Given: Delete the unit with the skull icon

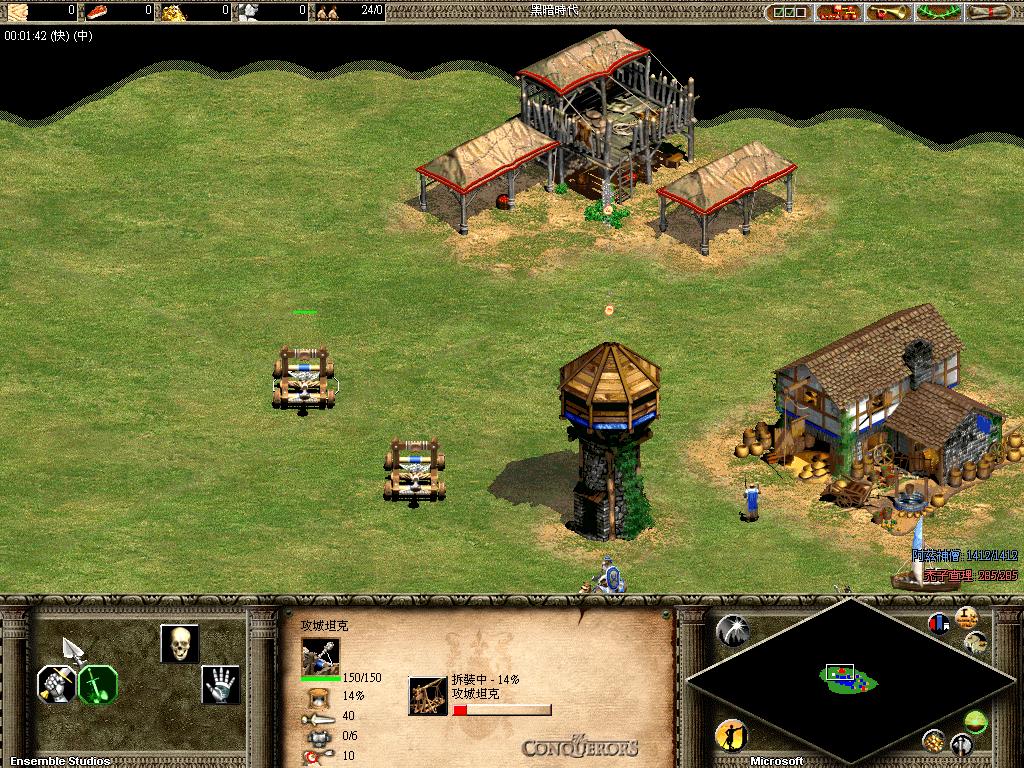Looking at the screenshot, I should (x=180, y=644).
